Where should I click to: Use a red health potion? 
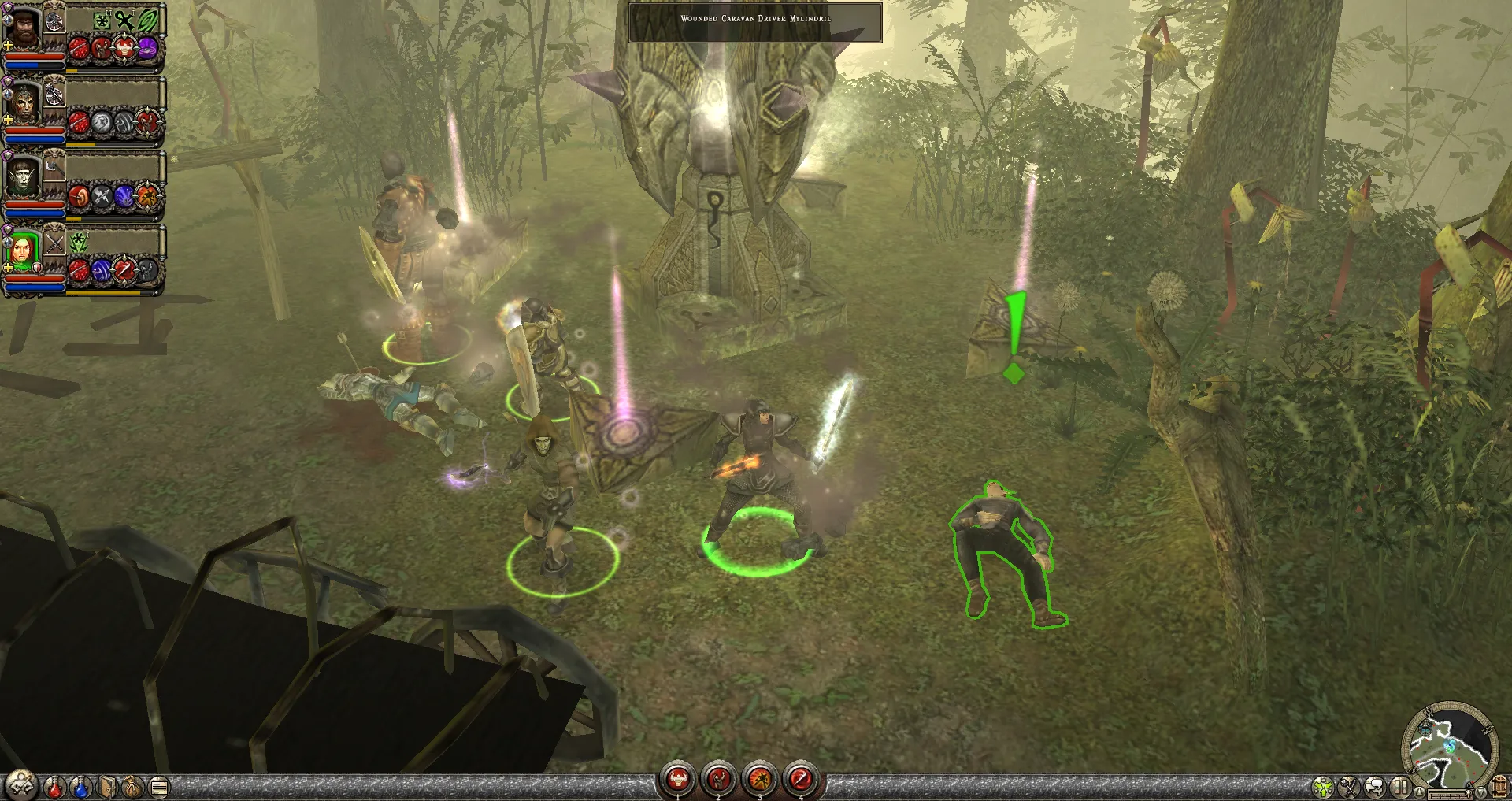click(54, 786)
